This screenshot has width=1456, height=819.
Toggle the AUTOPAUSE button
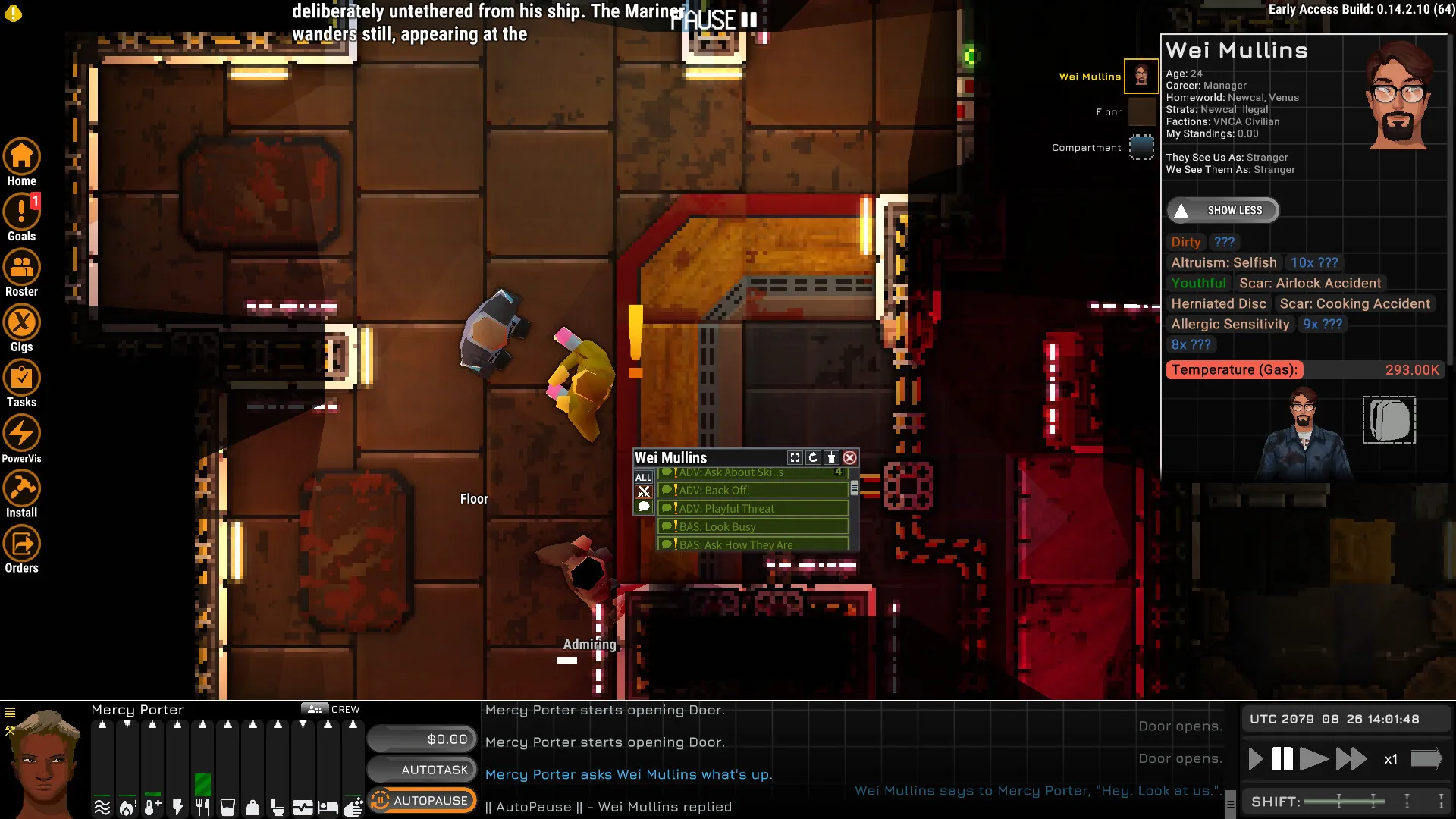tap(422, 801)
